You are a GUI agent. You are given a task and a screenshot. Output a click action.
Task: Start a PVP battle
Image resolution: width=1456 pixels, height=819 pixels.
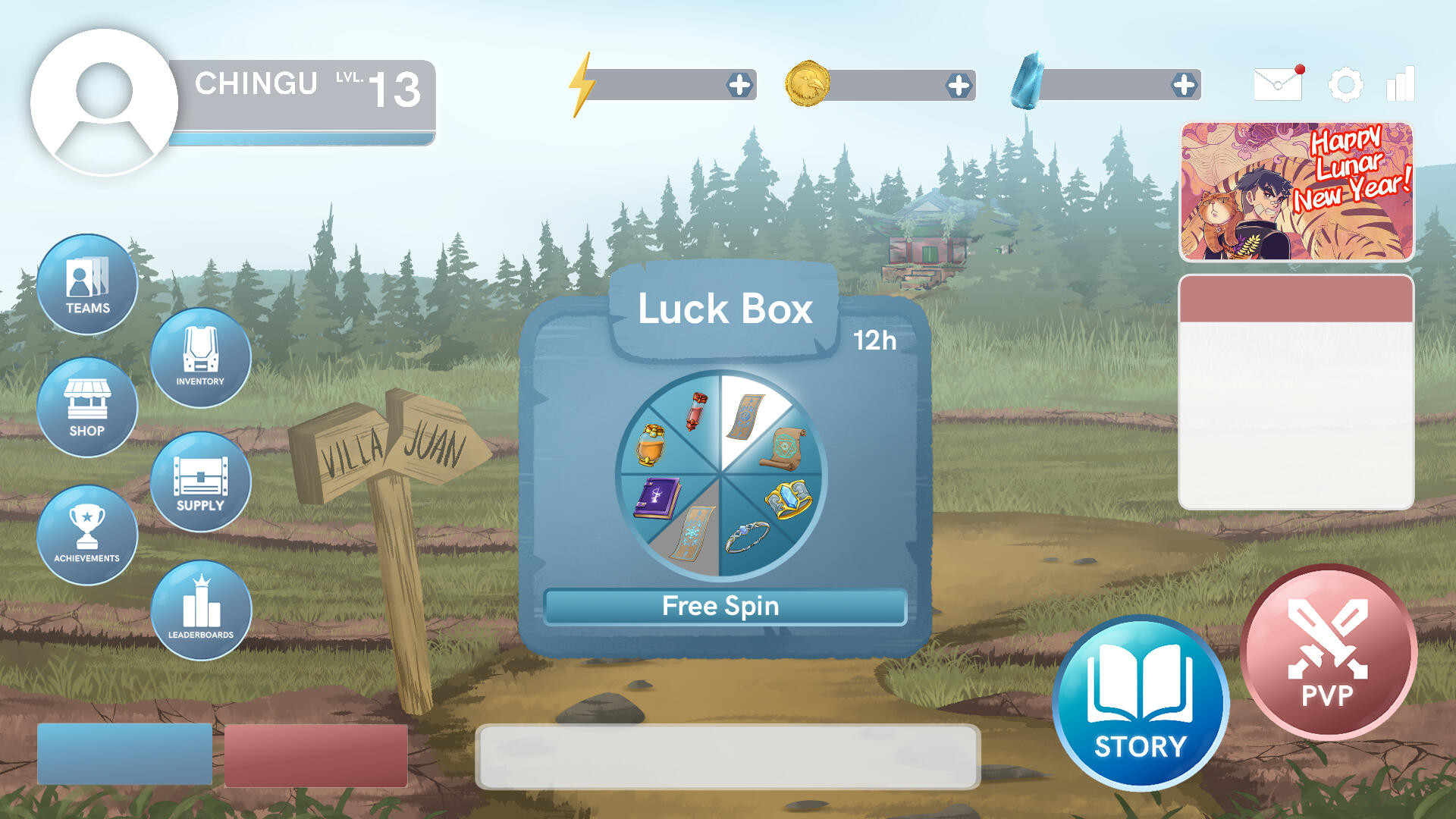click(1328, 652)
